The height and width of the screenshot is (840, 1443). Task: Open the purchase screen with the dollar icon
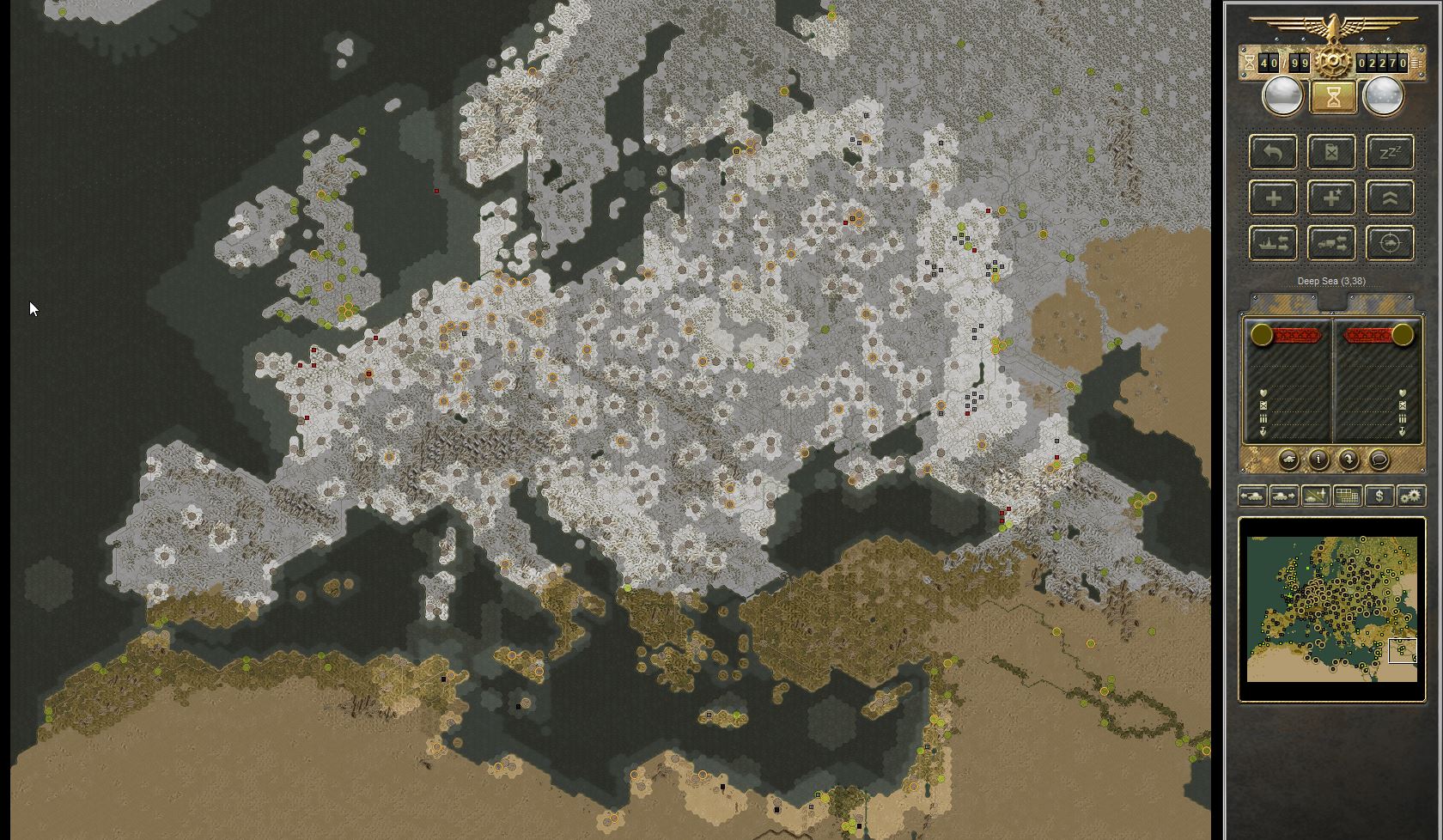point(1379,496)
